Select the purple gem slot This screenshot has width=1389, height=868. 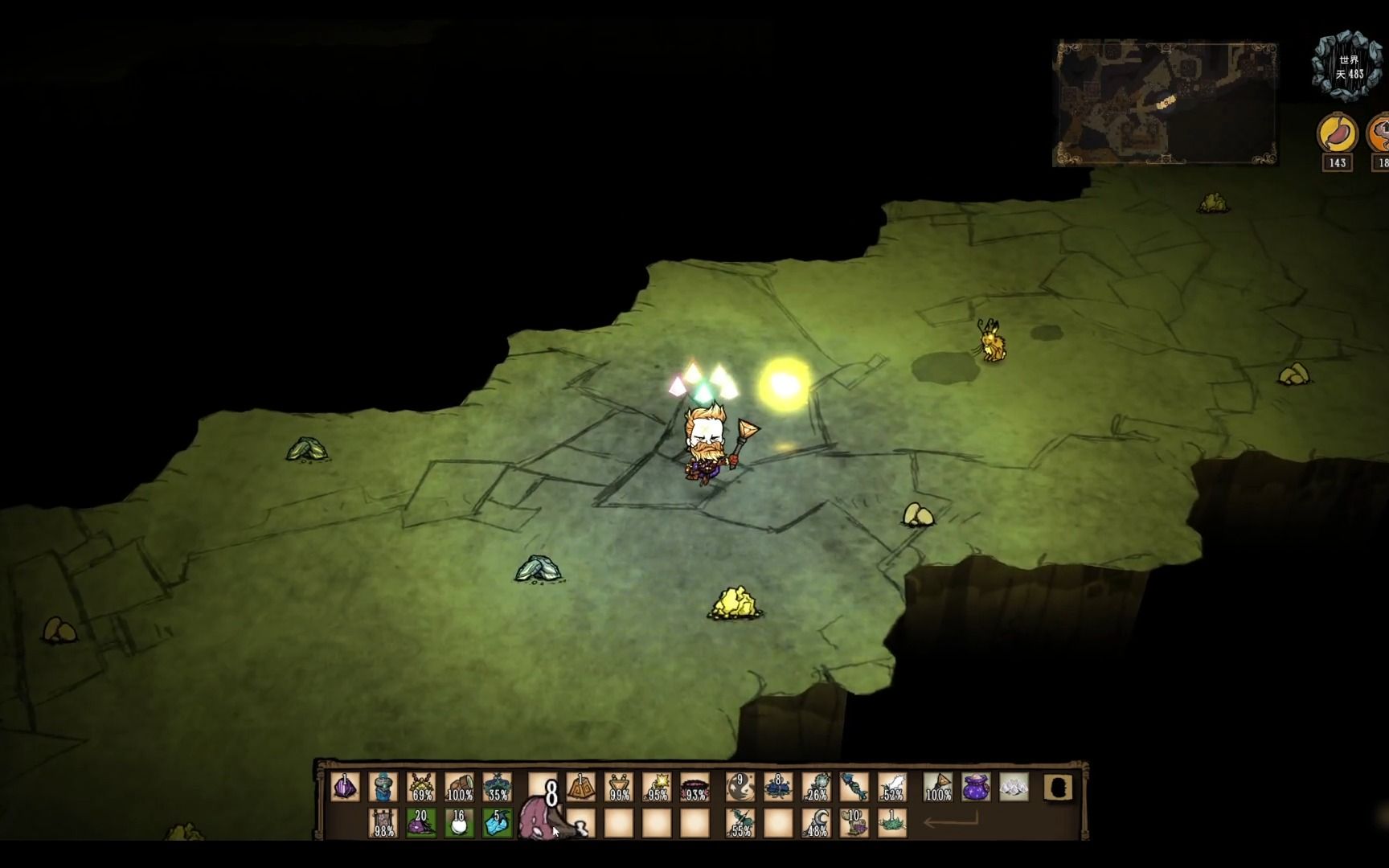pyautogui.click(x=346, y=787)
